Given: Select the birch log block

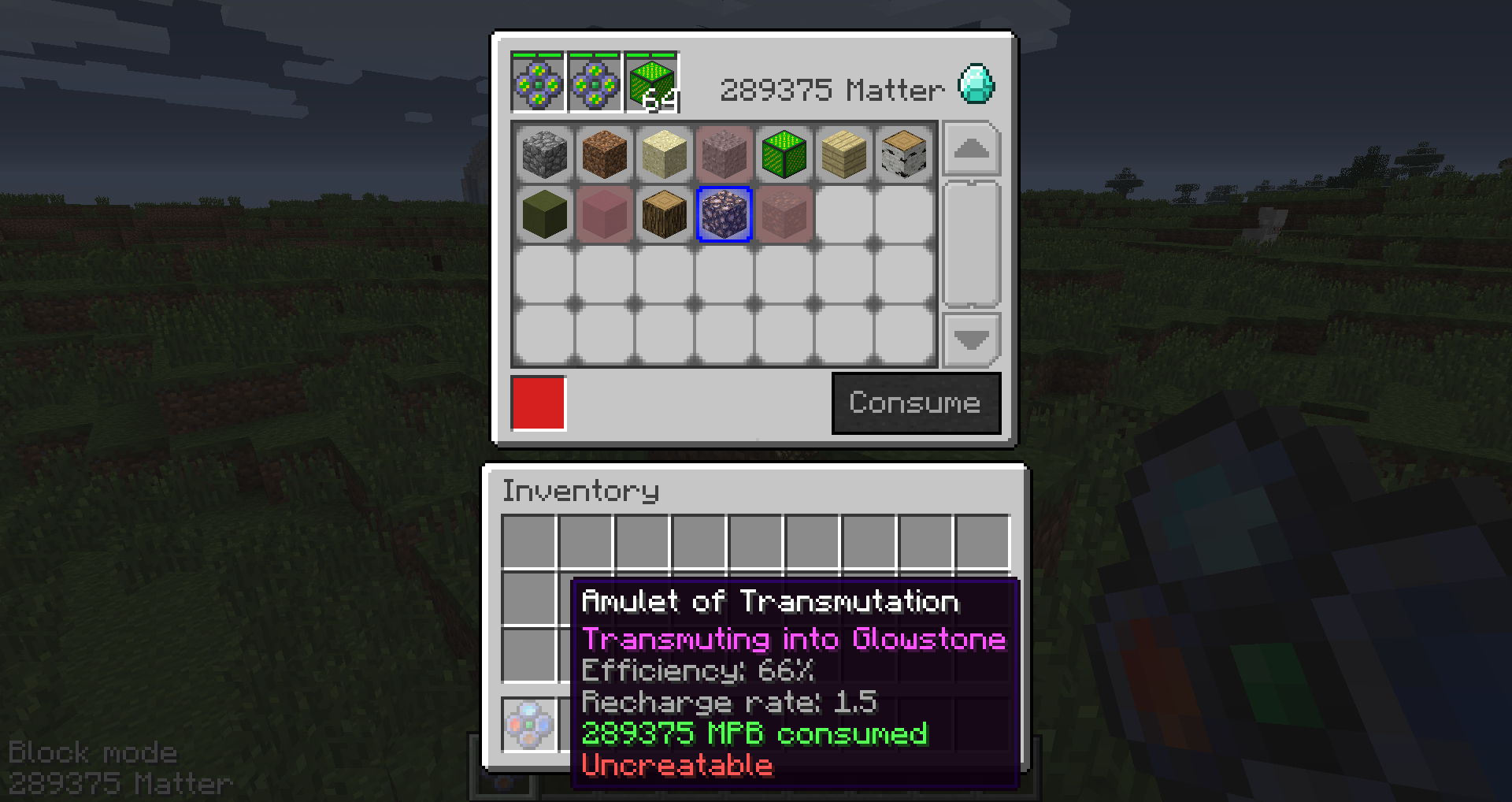Looking at the screenshot, I should [903, 154].
